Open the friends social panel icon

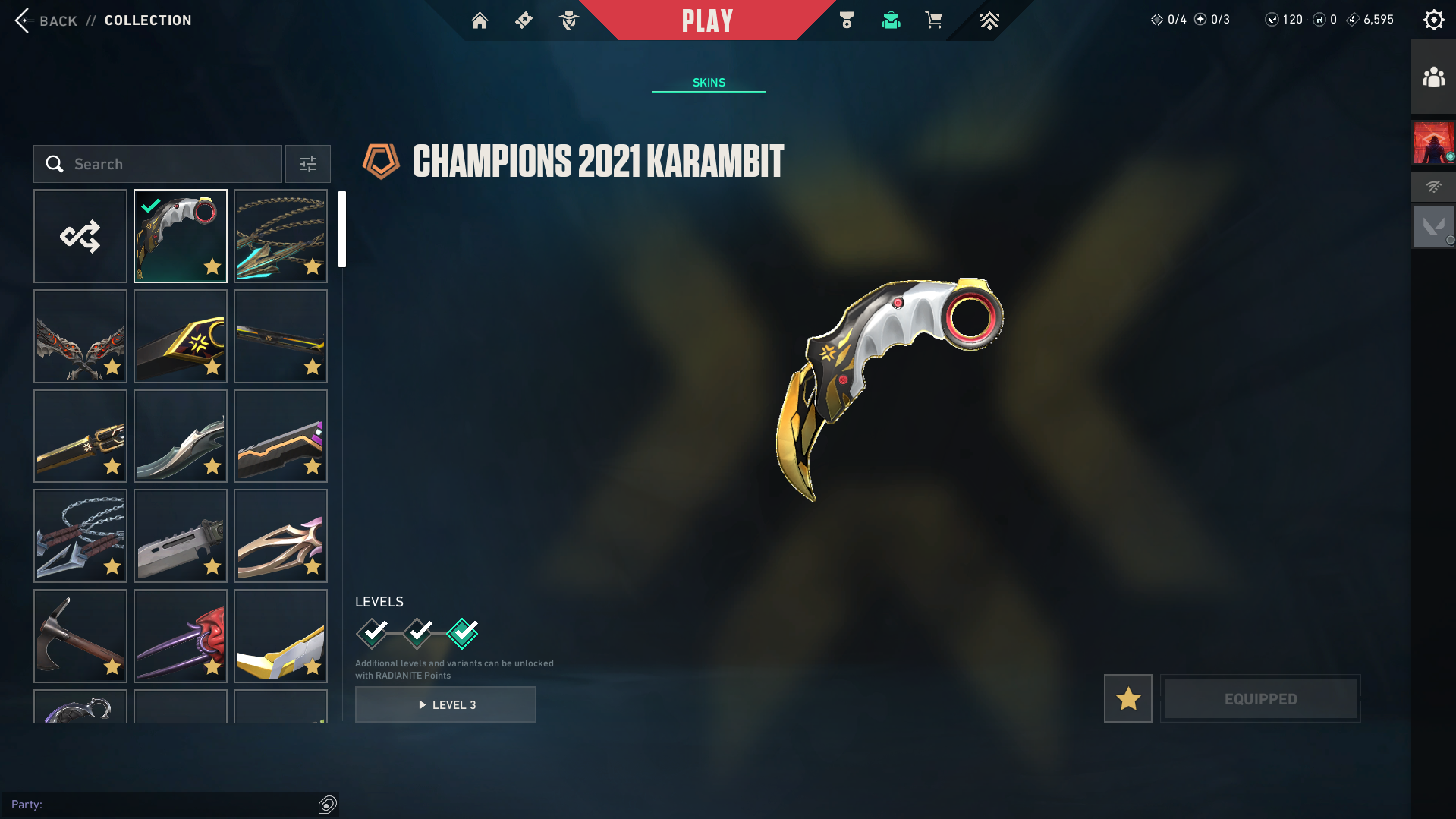click(x=1433, y=77)
